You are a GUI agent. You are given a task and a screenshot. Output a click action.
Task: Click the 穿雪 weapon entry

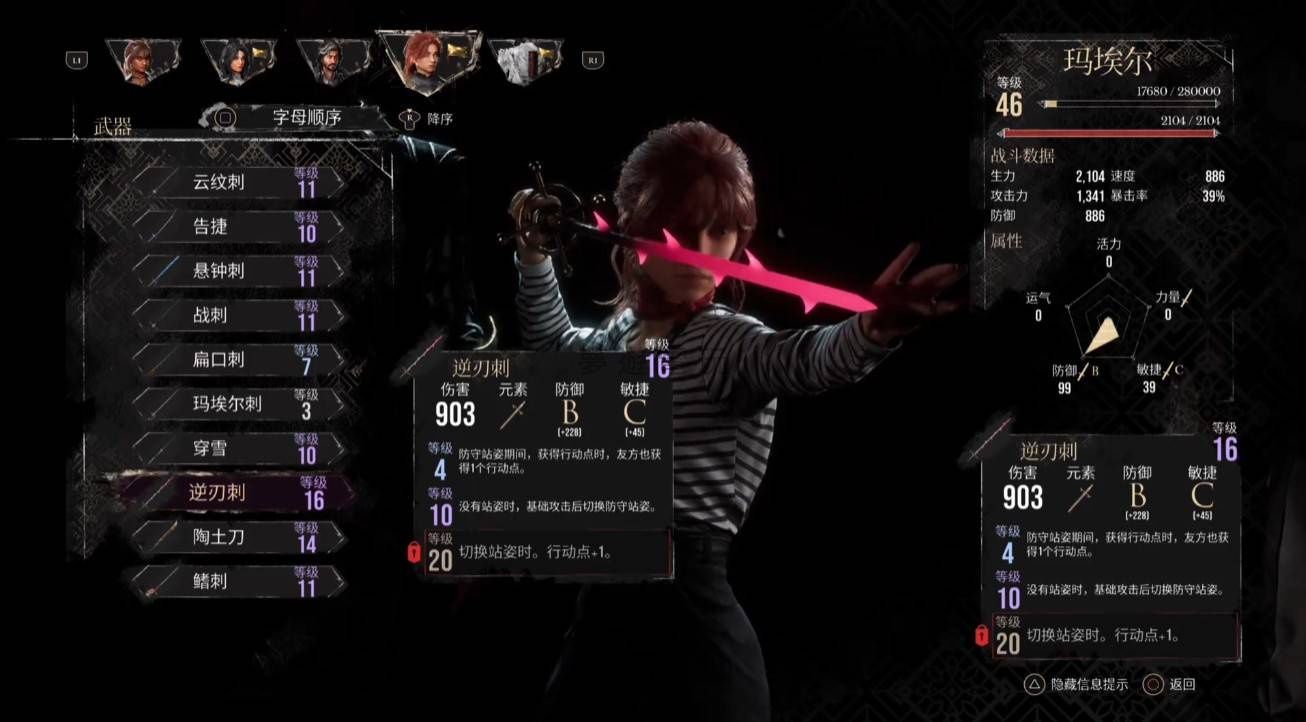(238, 448)
